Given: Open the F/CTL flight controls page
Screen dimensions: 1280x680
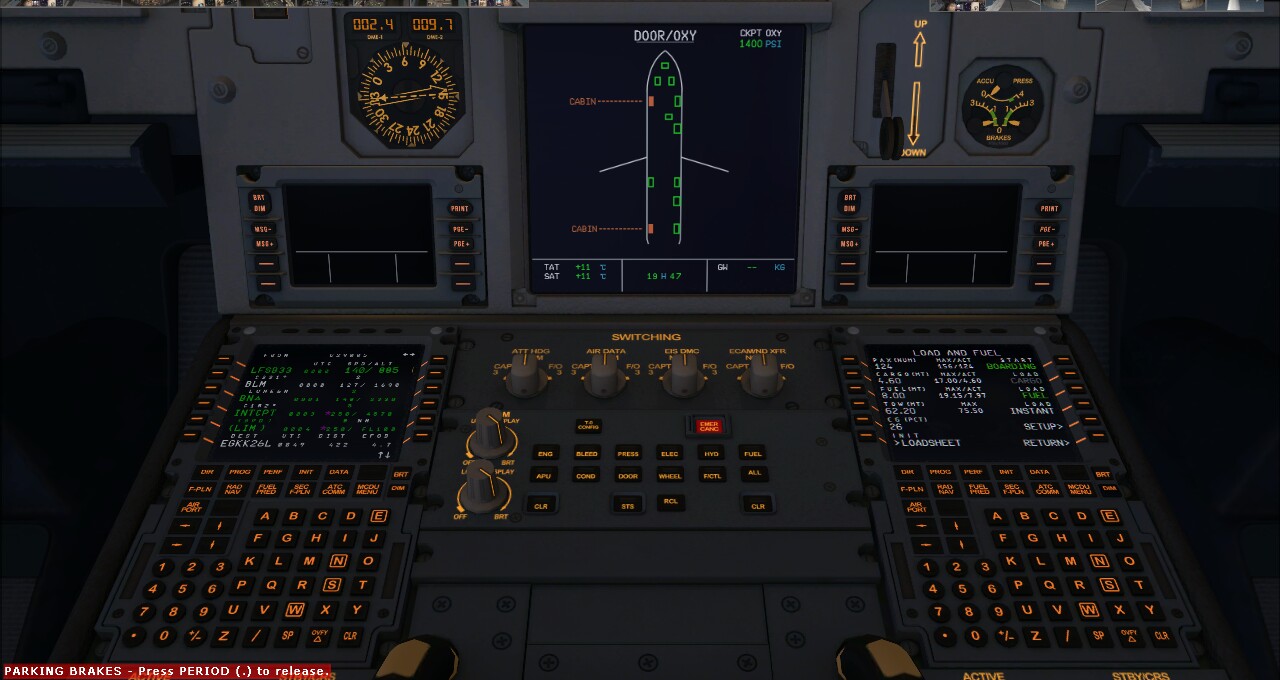Looking at the screenshot, I should point(711,476).
